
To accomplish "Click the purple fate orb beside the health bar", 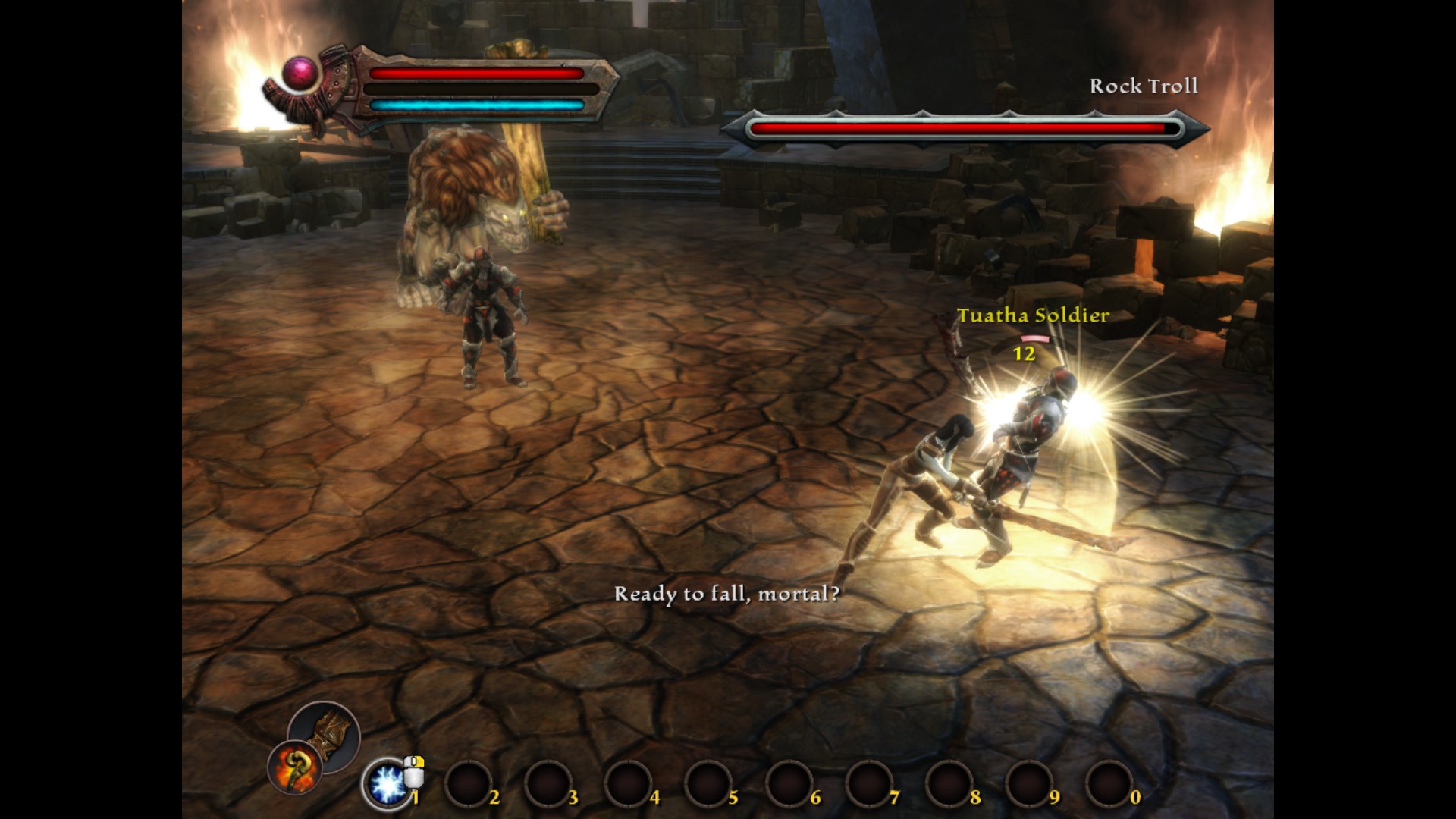I will point(301,74).
